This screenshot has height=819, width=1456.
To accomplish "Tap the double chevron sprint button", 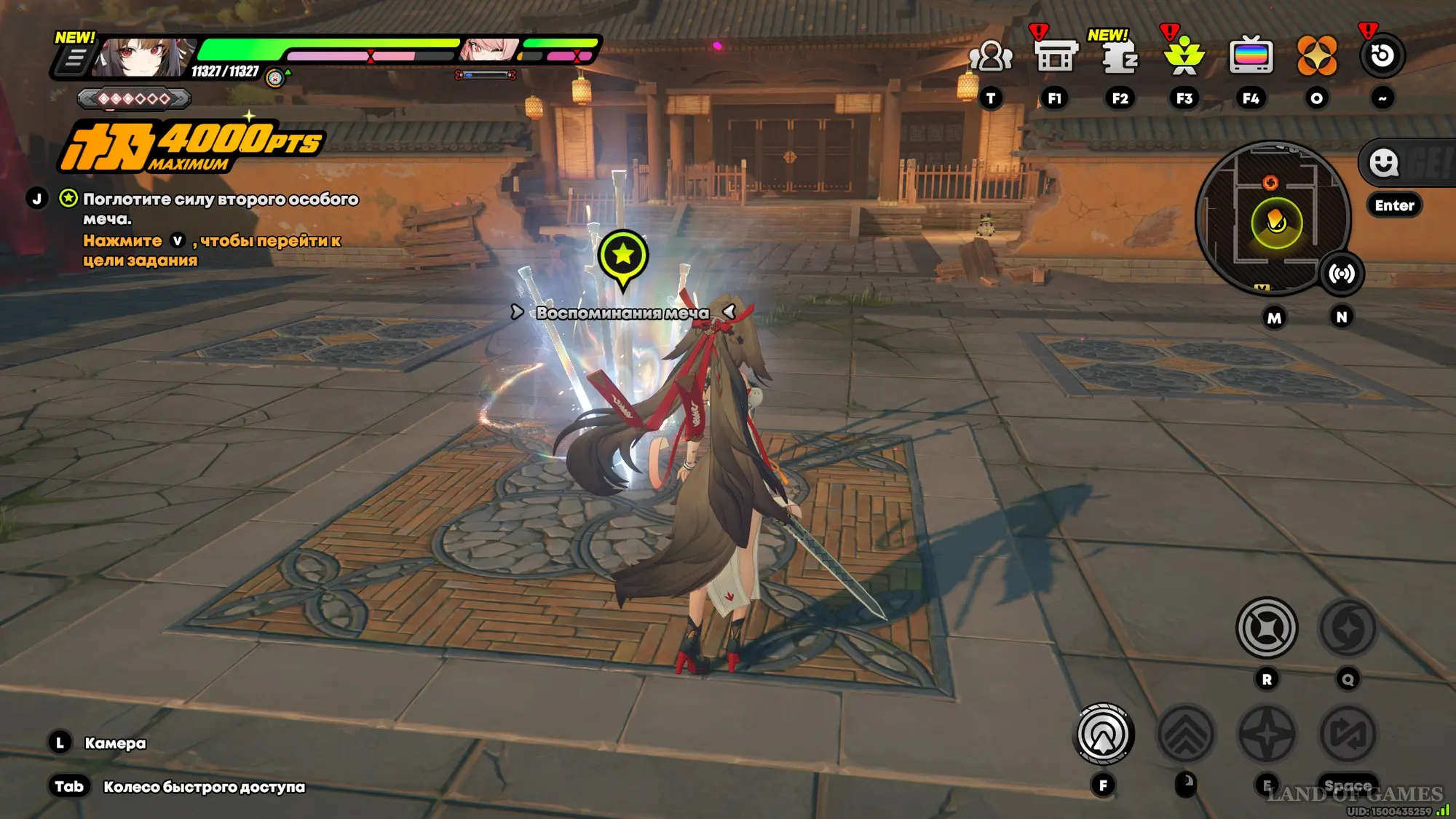I will tap(1185, 735).
